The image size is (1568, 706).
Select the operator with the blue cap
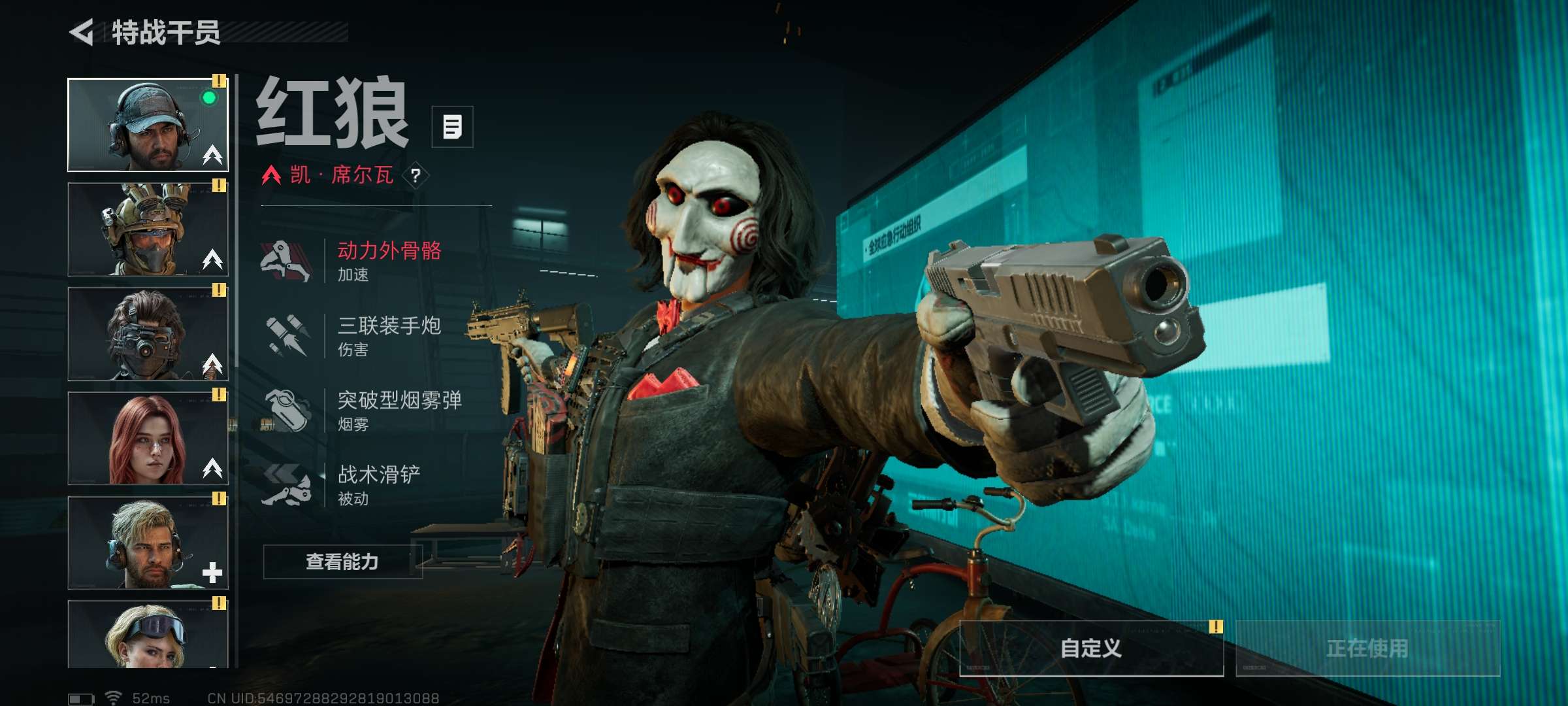[148, 125]
